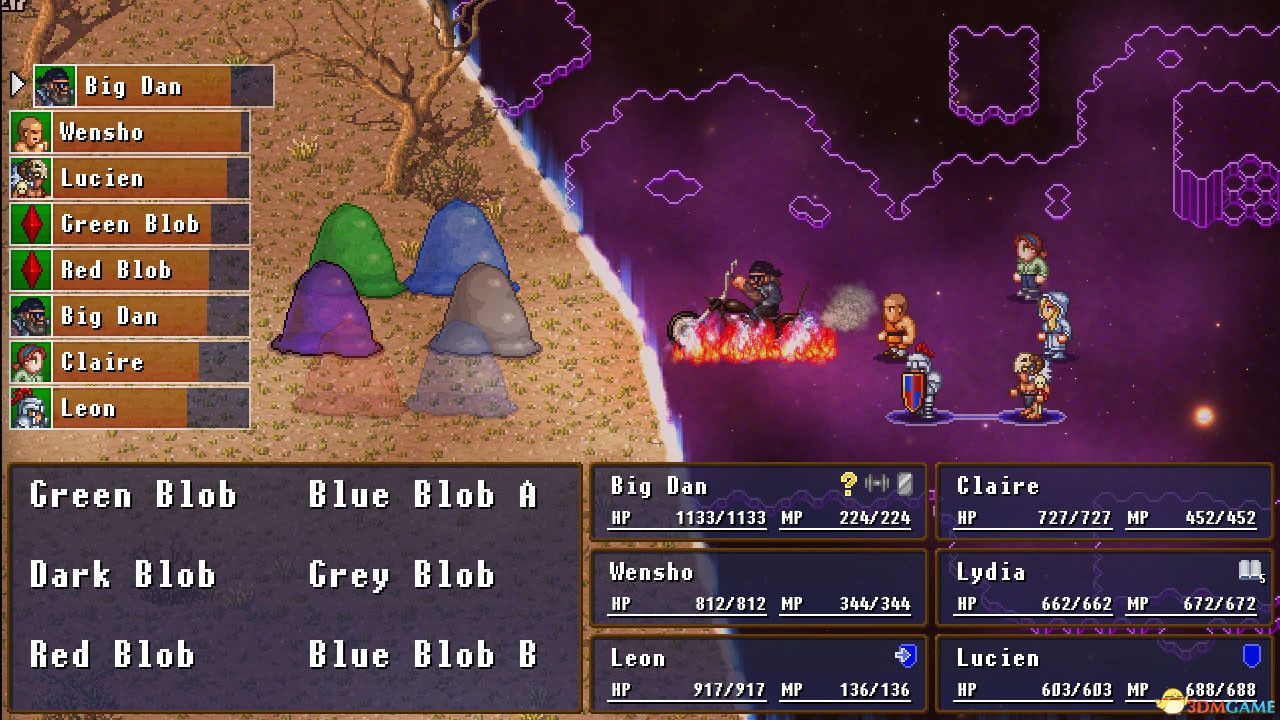Target Red Blob in the enemy list
The image size is (1280, 720).
pyautogui.click(x=112, y=655)
